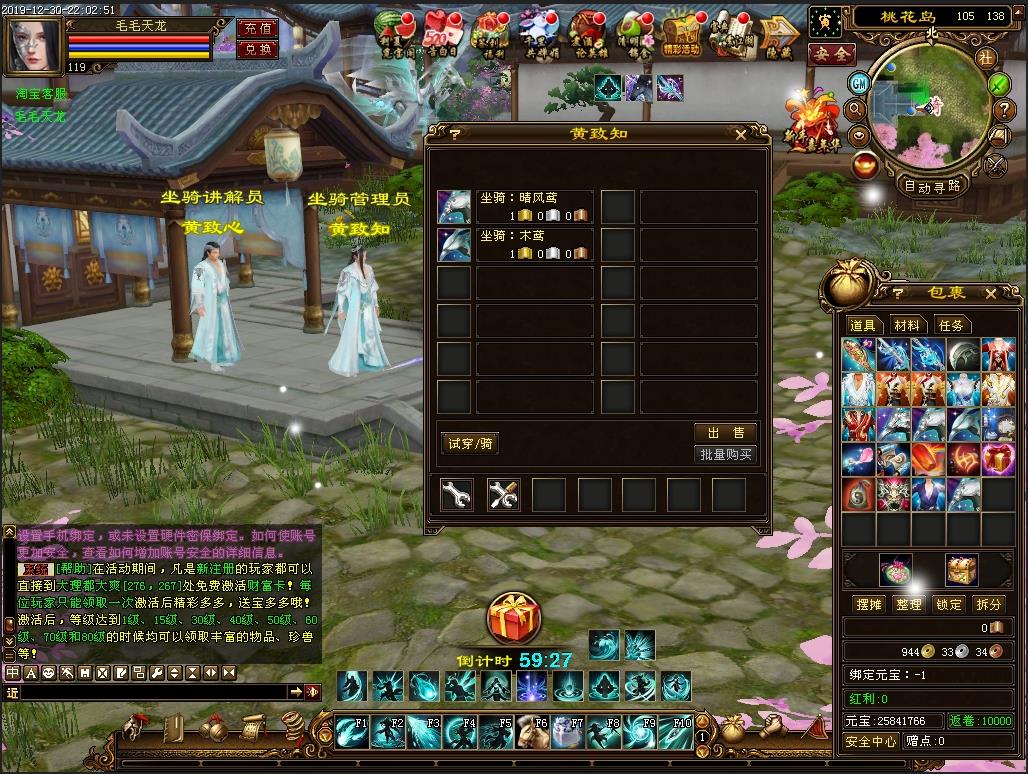
Task: Click the 试穿/骑 try-on button
Action: click(x=469, y=444)
